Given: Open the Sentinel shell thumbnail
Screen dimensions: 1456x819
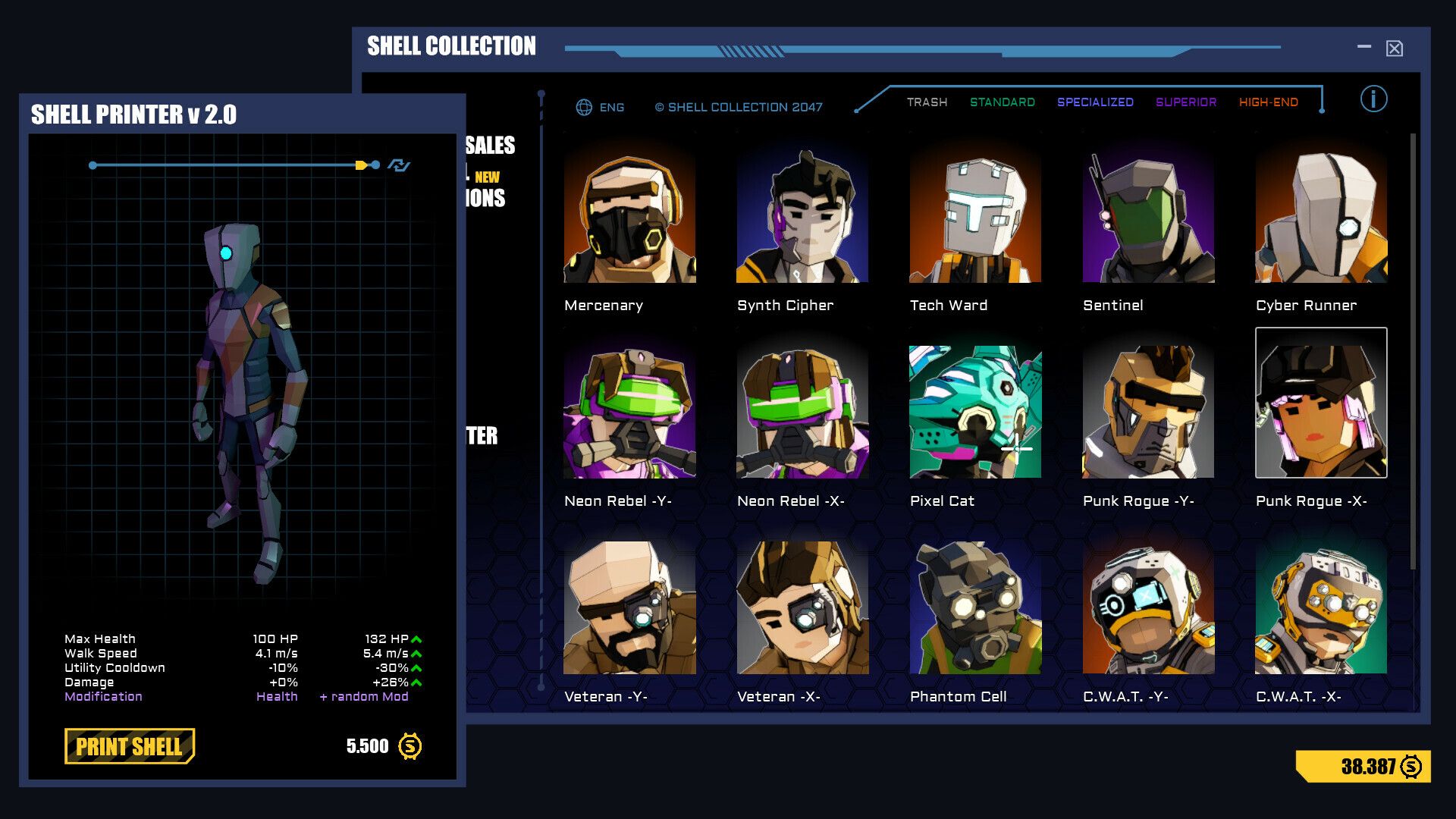Looking at the screenshot, I should pyautogui.click(x=1148, y=218).
